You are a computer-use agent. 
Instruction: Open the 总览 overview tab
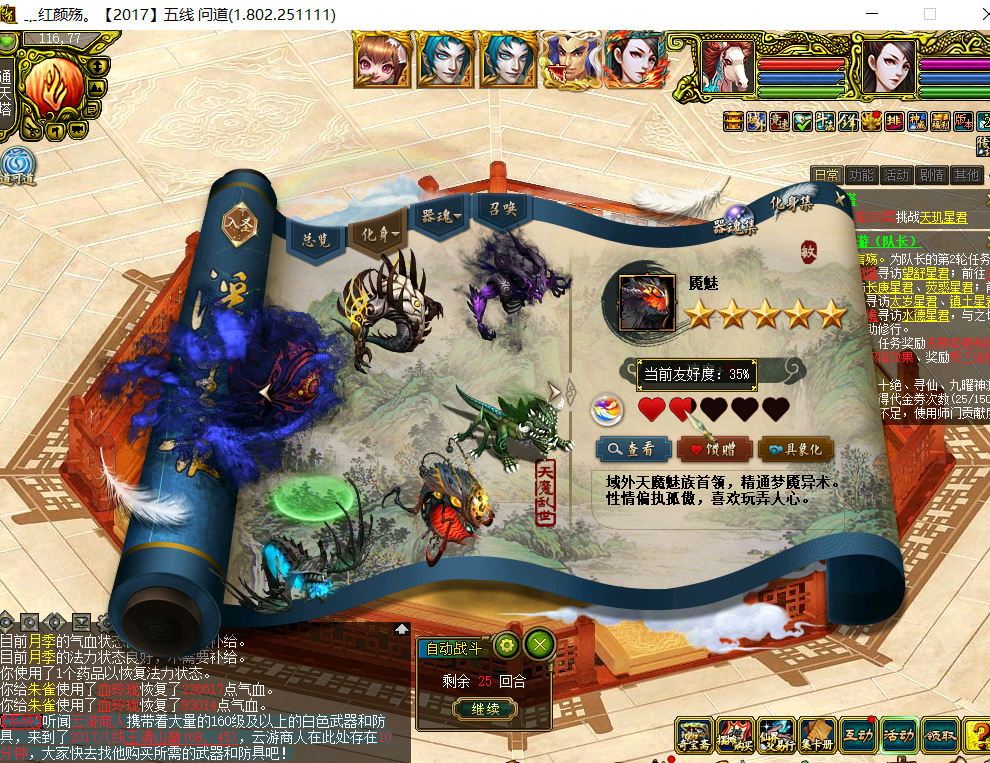[316, 238]
